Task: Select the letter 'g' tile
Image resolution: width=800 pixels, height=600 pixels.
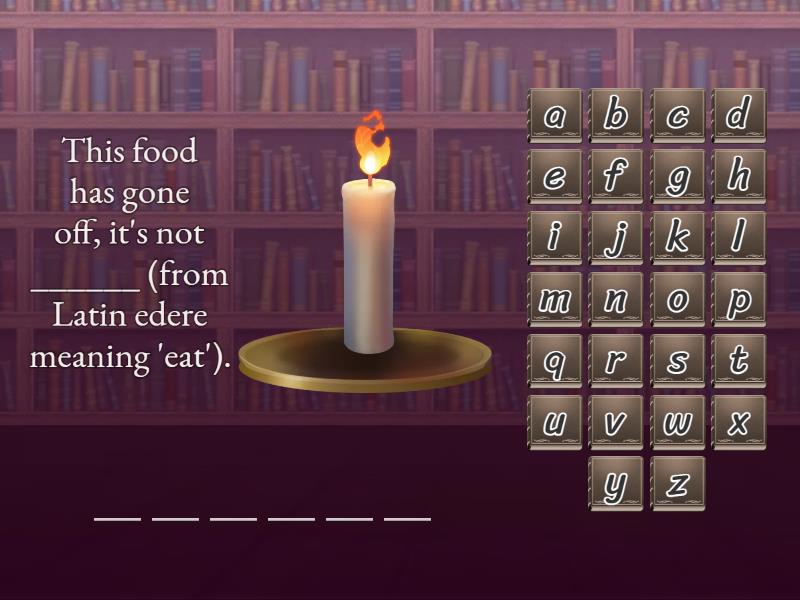Action: tap(678, 177)
